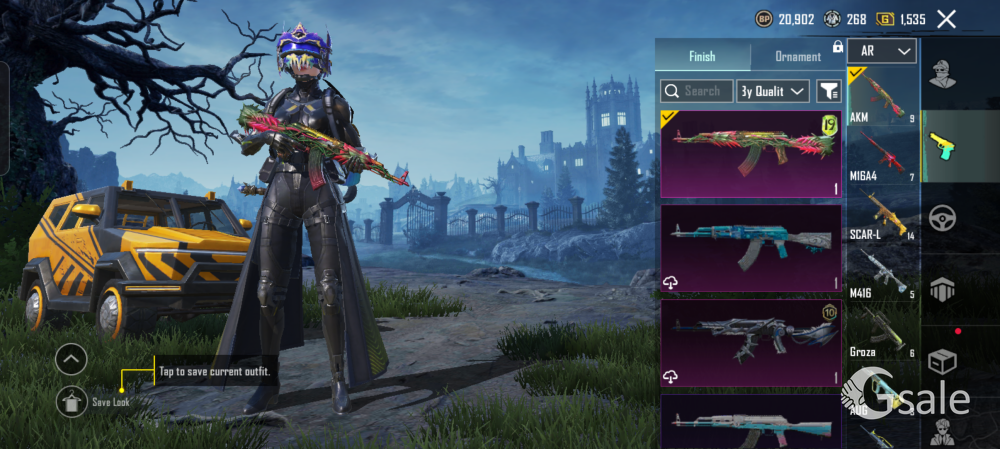Pick M416 in the weapon list
Viewport: 1000px width, 449px height.
click(882, 274)
